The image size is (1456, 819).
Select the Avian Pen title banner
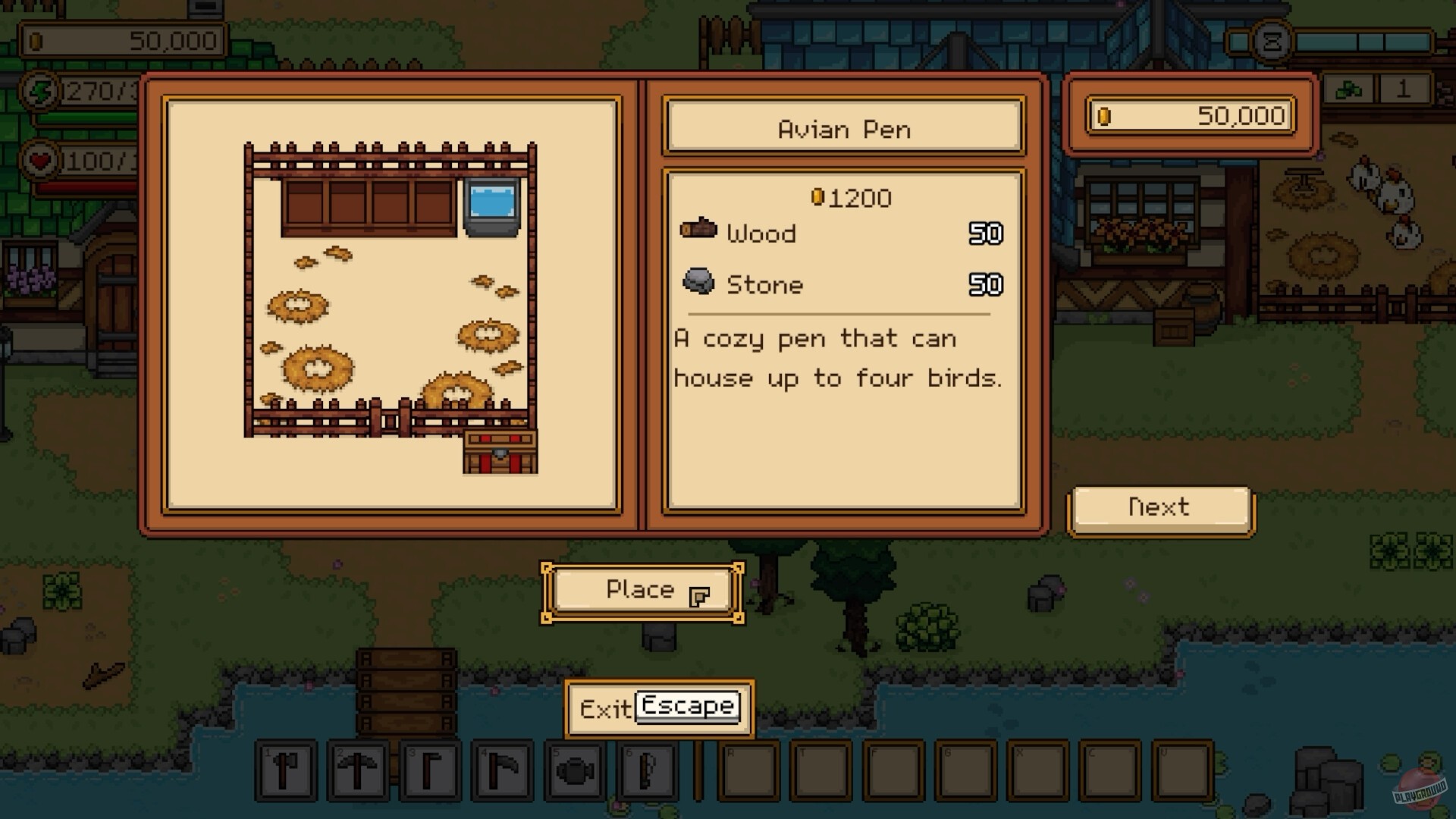(x=843, y=127)
